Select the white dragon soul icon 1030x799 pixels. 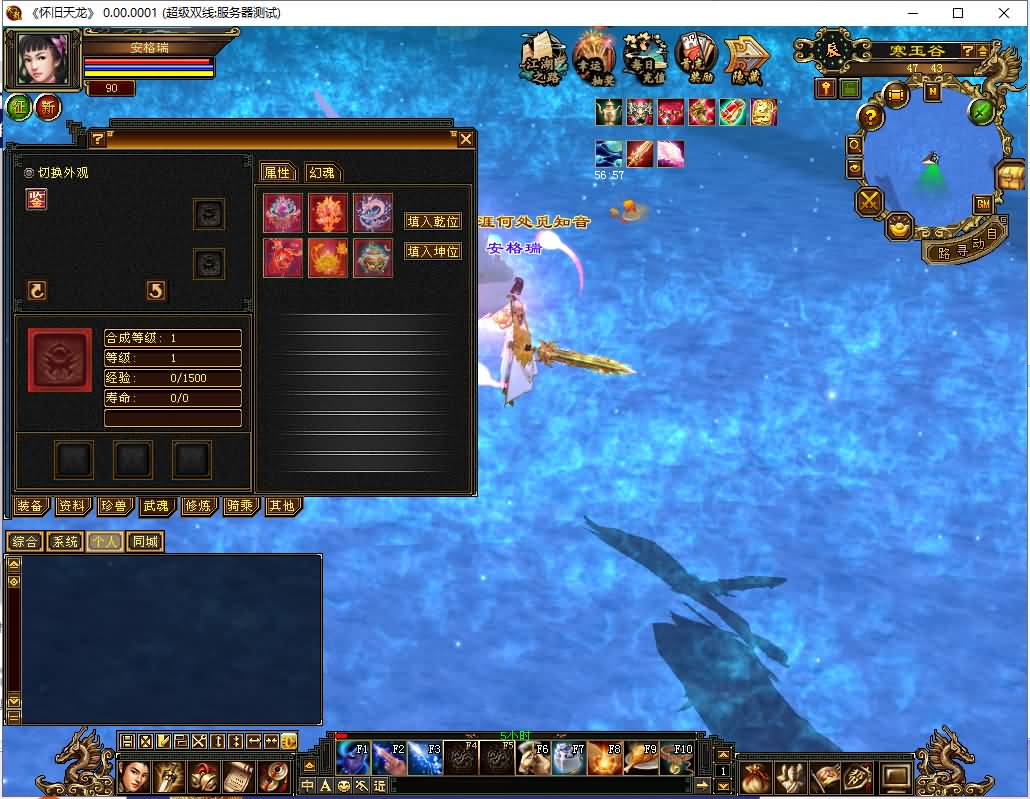372,213
